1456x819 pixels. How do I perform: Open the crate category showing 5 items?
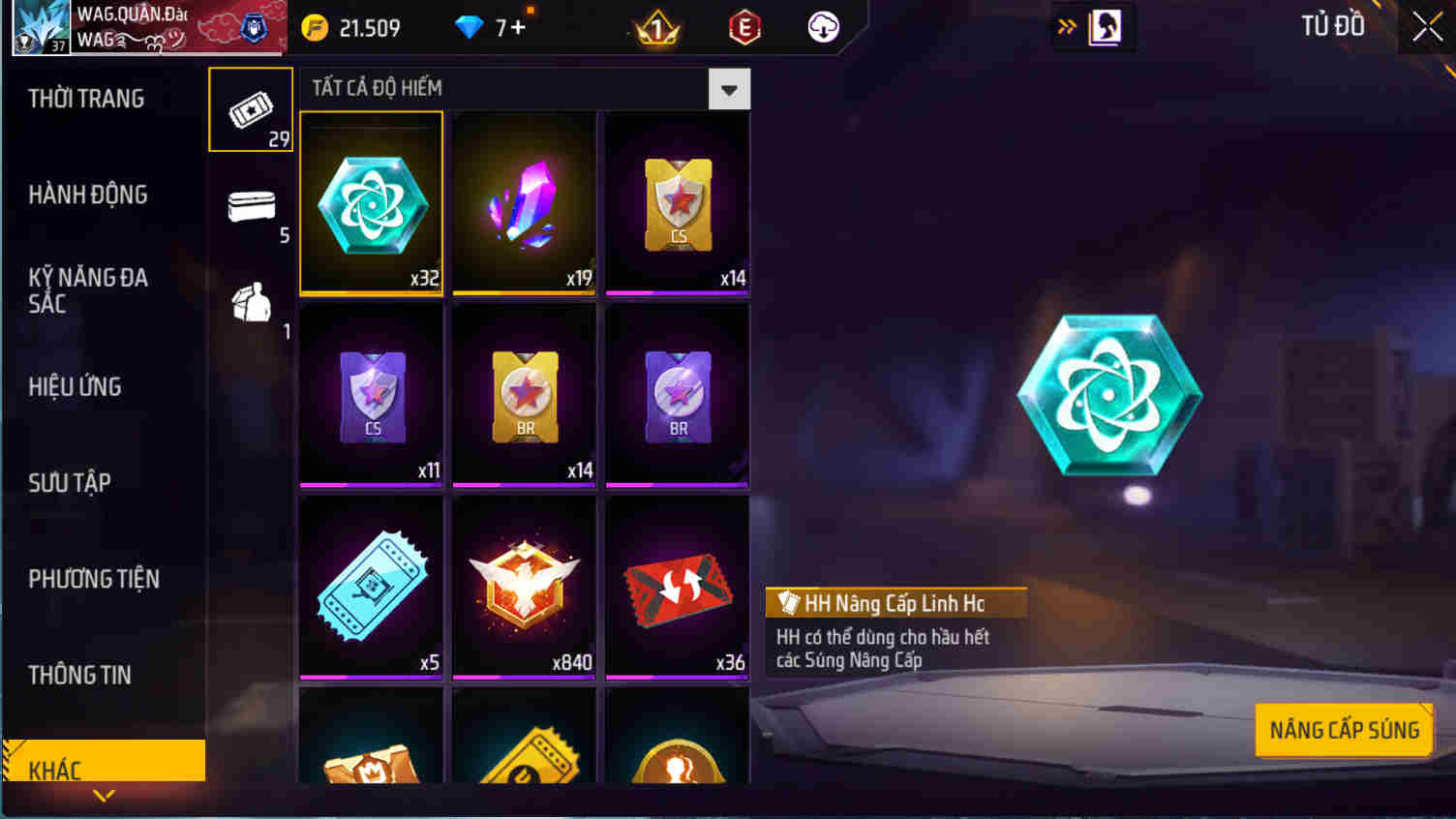tap(250, 206)
